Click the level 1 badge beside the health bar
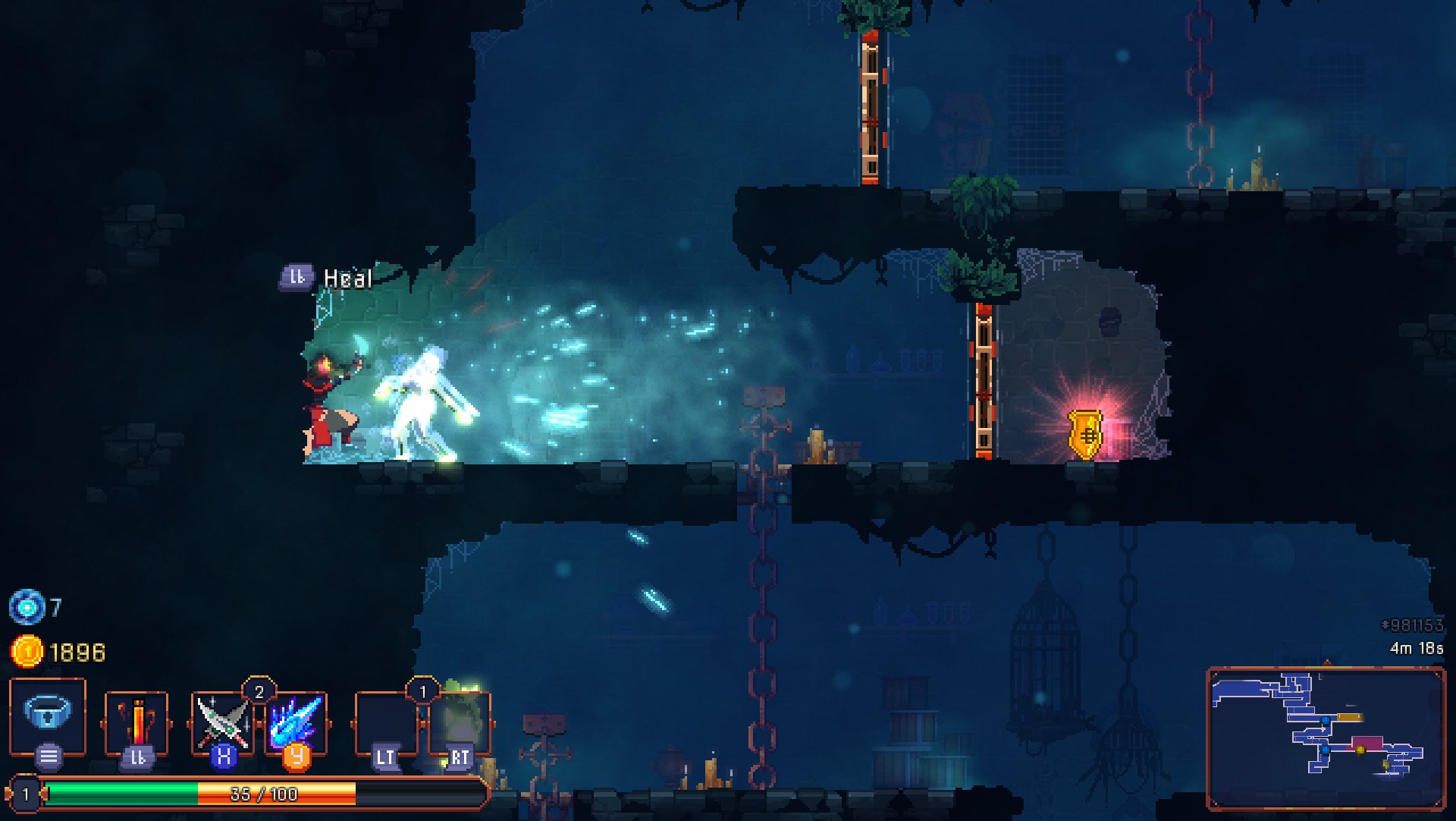 pos(25,792)
